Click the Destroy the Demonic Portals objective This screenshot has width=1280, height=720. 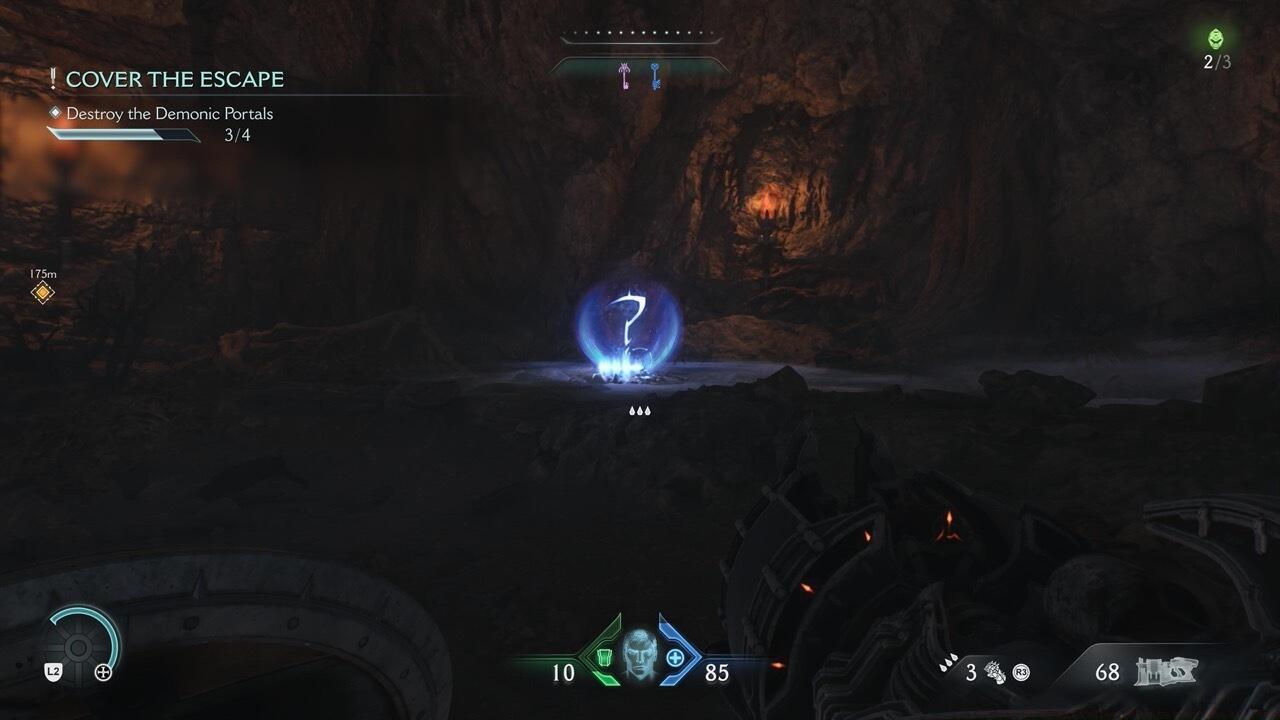(169, 114)
